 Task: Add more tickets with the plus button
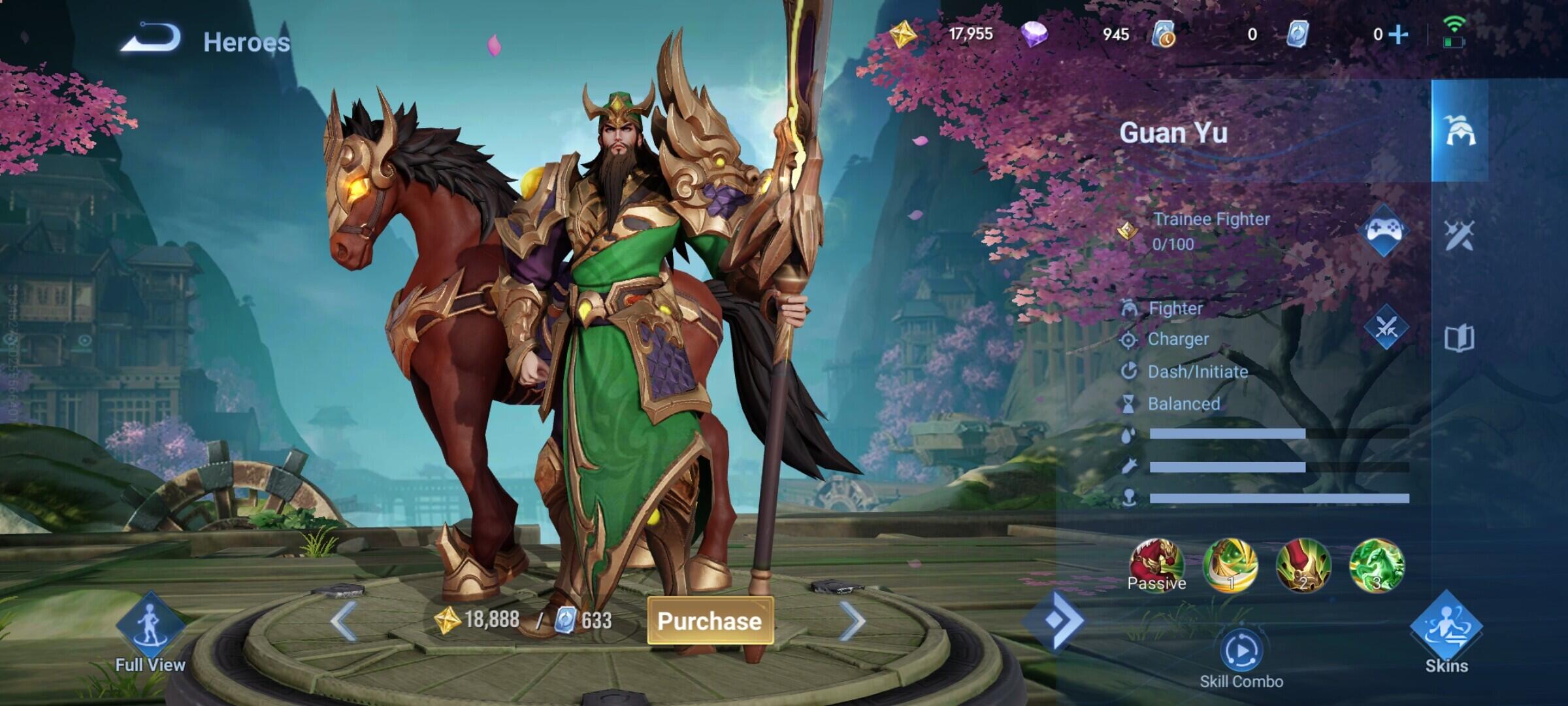tap(1398, 34)
